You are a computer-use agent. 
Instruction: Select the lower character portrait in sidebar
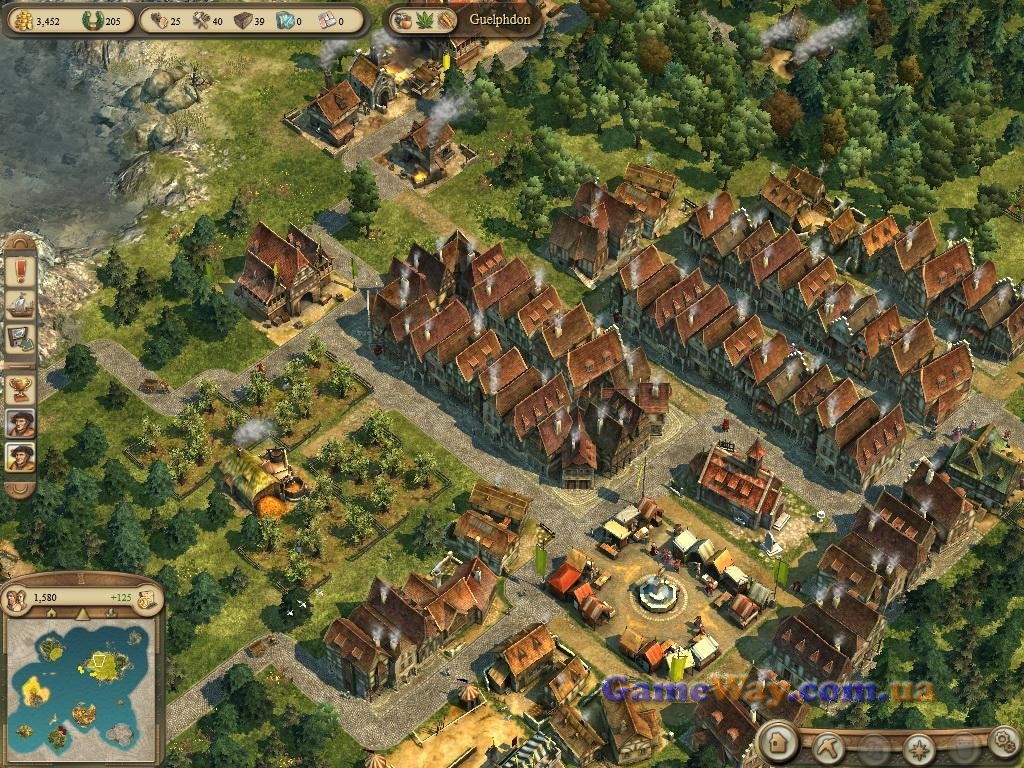click(x=20, y=458)
